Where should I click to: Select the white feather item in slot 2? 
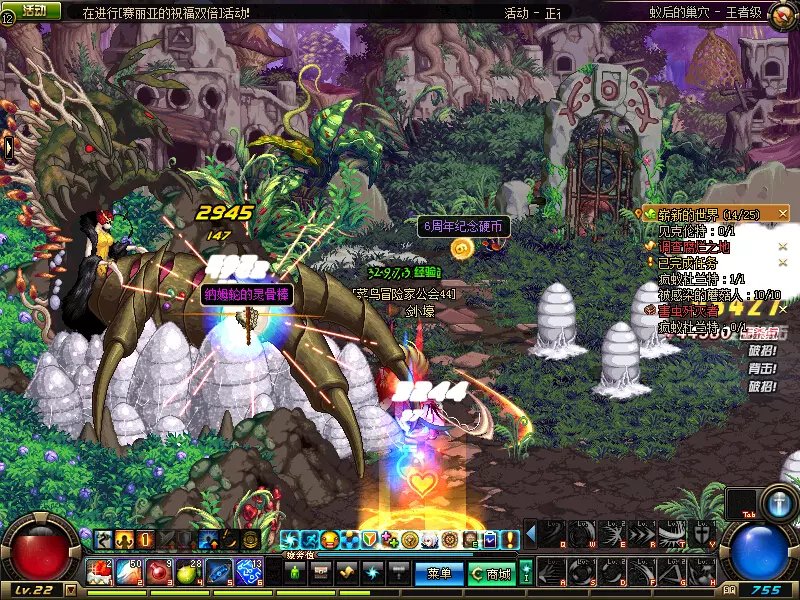pyautogui.click(x=130, y=573)
